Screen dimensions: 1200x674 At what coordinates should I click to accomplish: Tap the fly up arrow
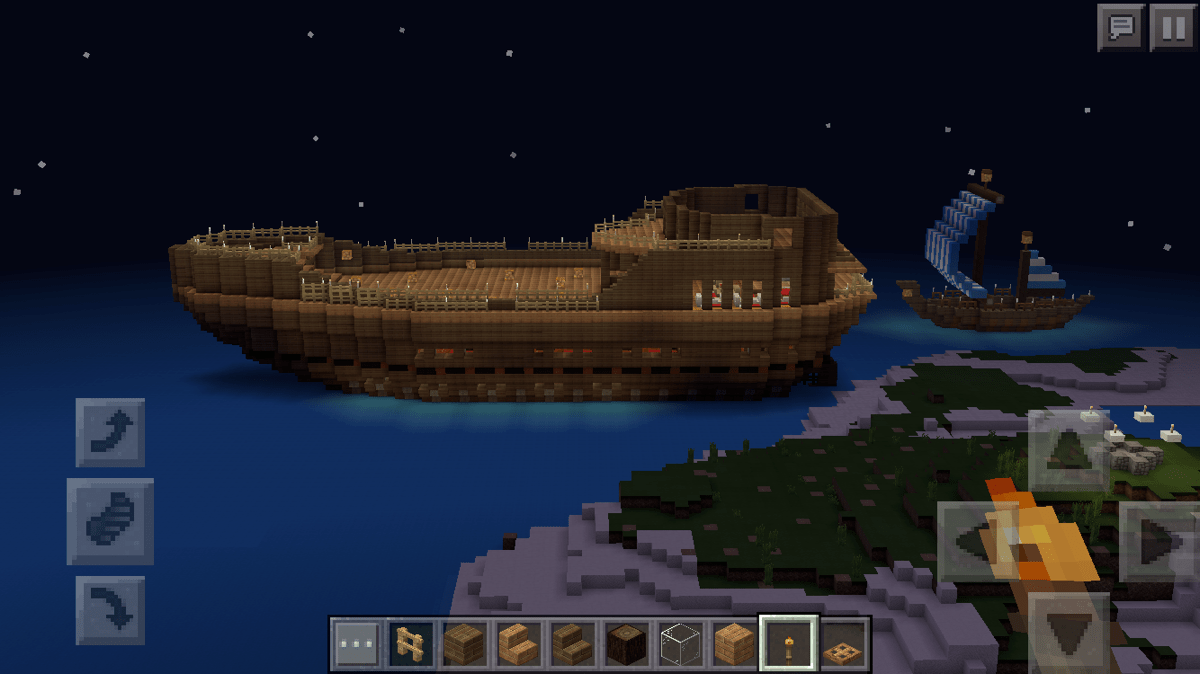point(110,432)
